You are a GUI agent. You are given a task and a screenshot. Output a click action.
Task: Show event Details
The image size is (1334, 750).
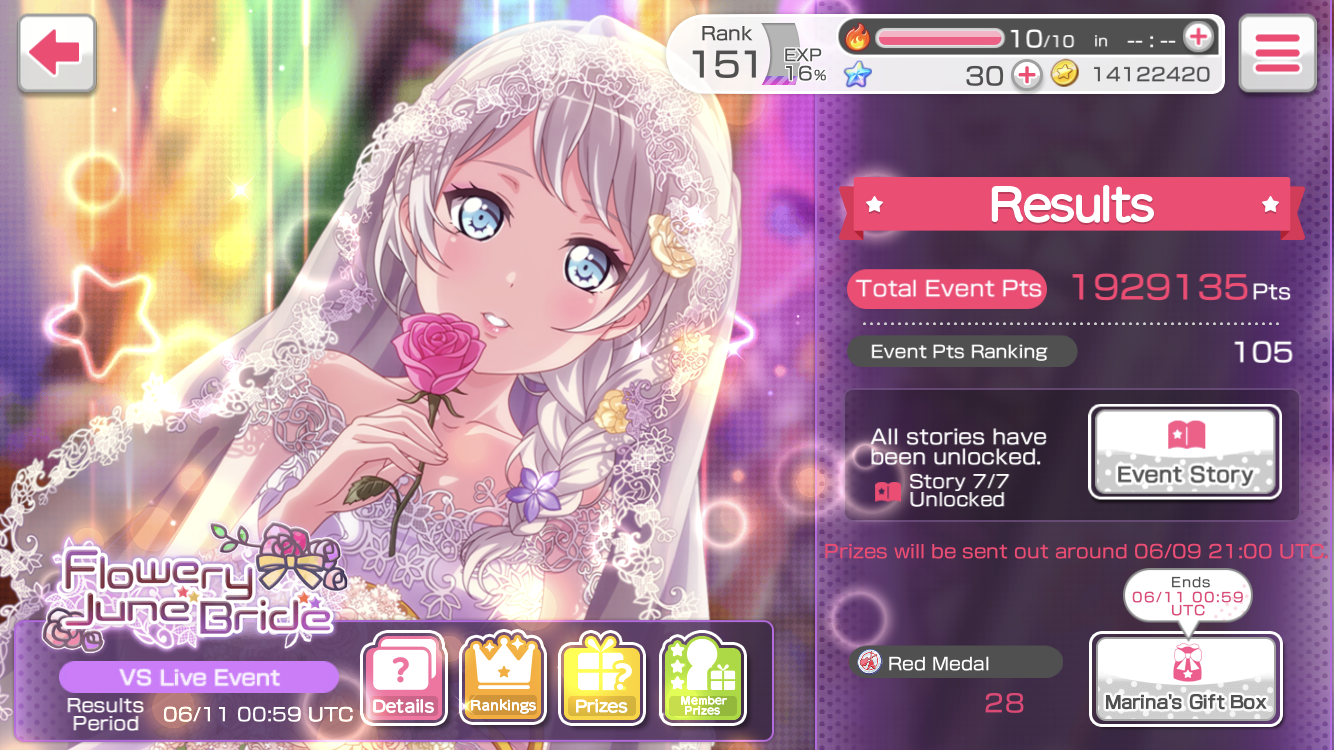(403, 680)
